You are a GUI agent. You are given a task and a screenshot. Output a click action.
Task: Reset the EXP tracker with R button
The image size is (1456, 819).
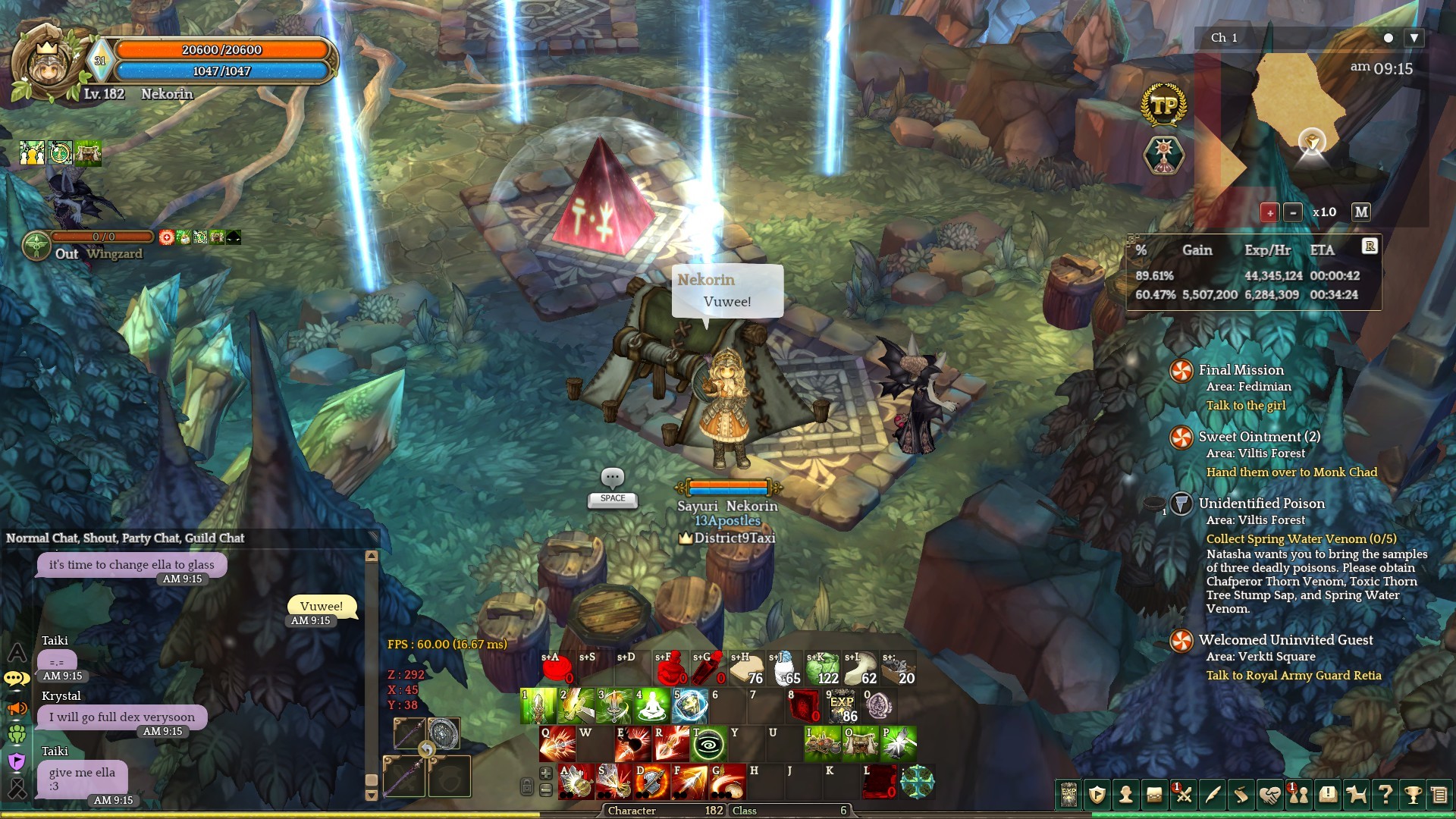pos(1370,246)
